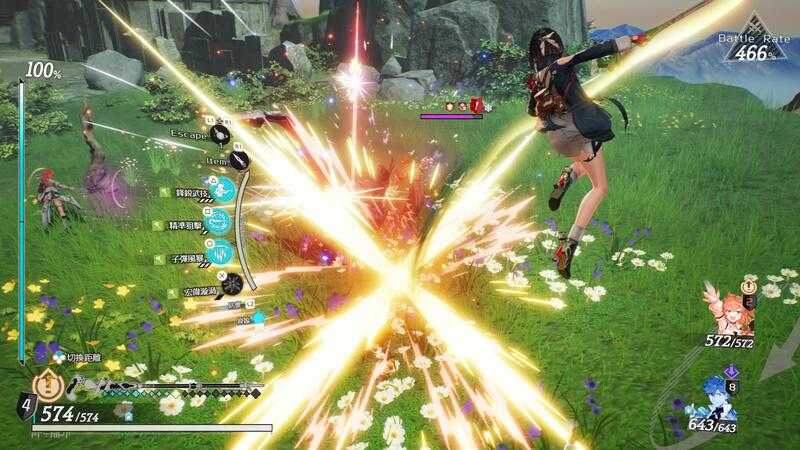Select the orange-haired party member portrait
800x450 pixels.
731,312
